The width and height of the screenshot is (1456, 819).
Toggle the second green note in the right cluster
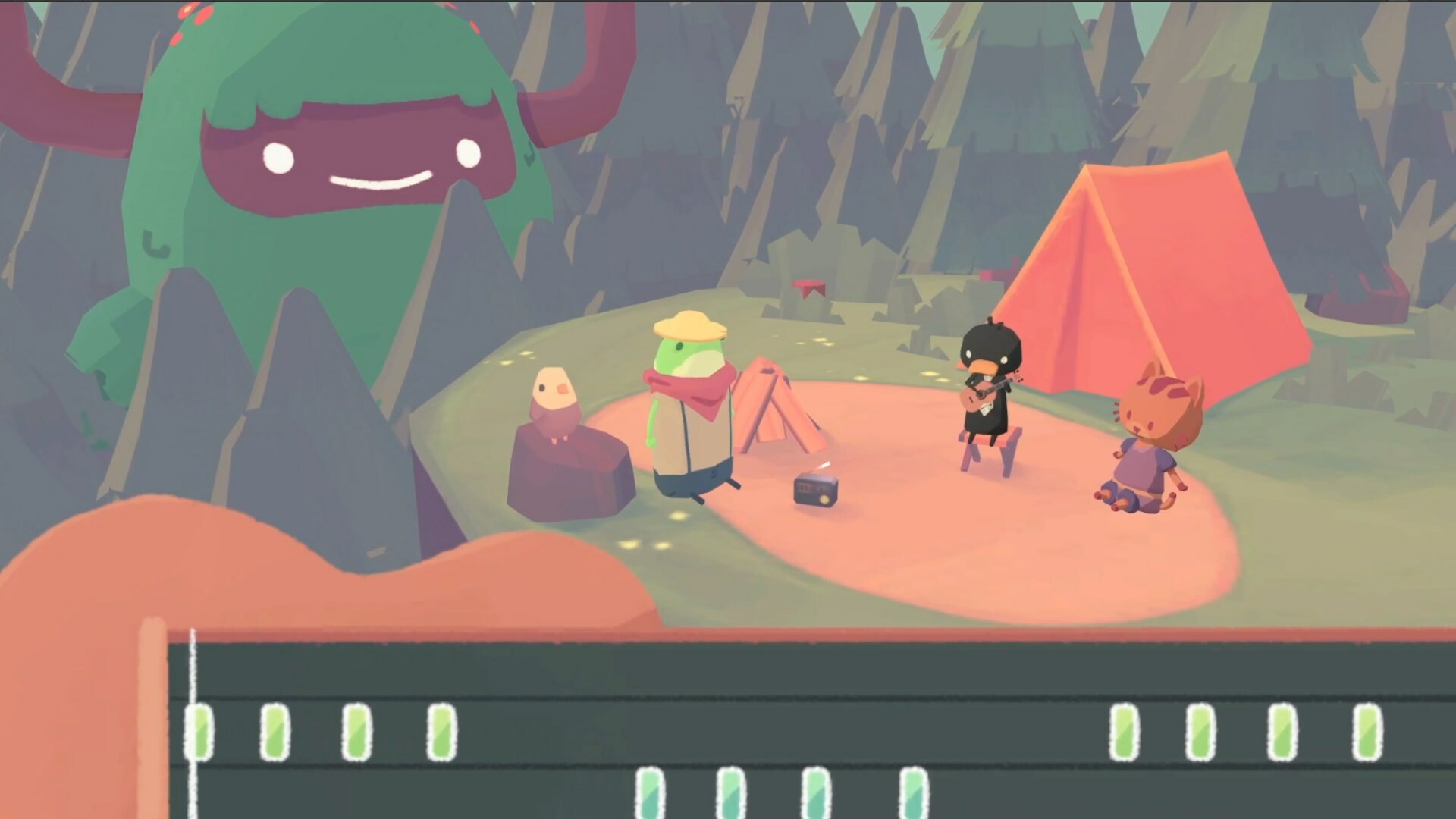[1198, 733]
